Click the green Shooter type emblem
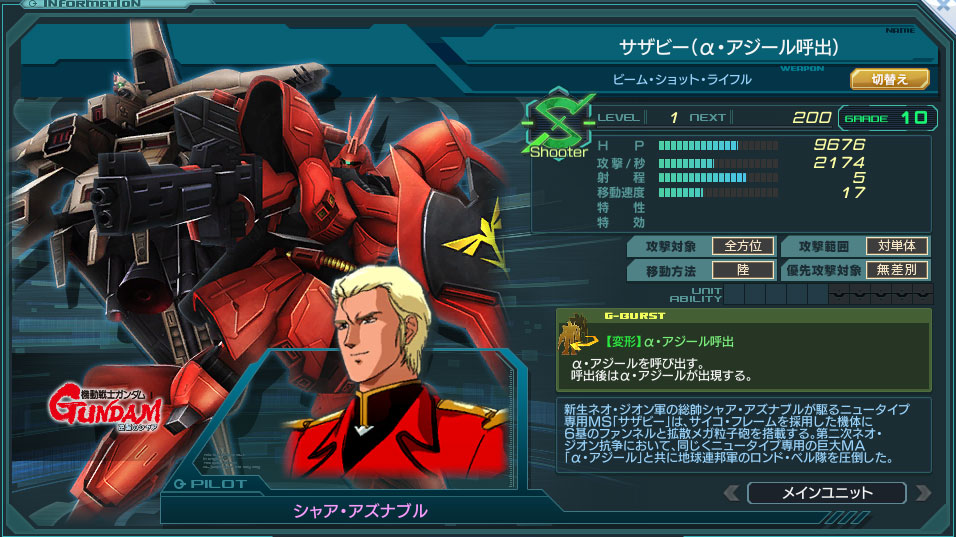 557,126
